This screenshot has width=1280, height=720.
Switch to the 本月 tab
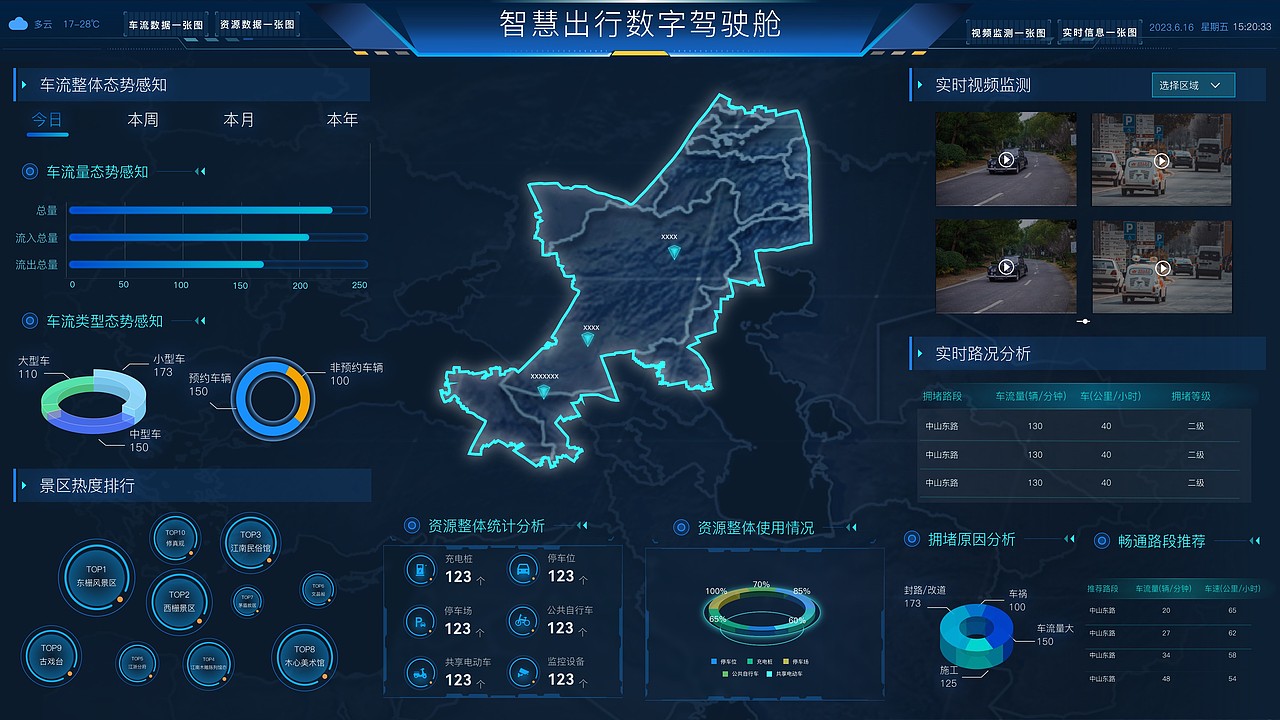238,118
